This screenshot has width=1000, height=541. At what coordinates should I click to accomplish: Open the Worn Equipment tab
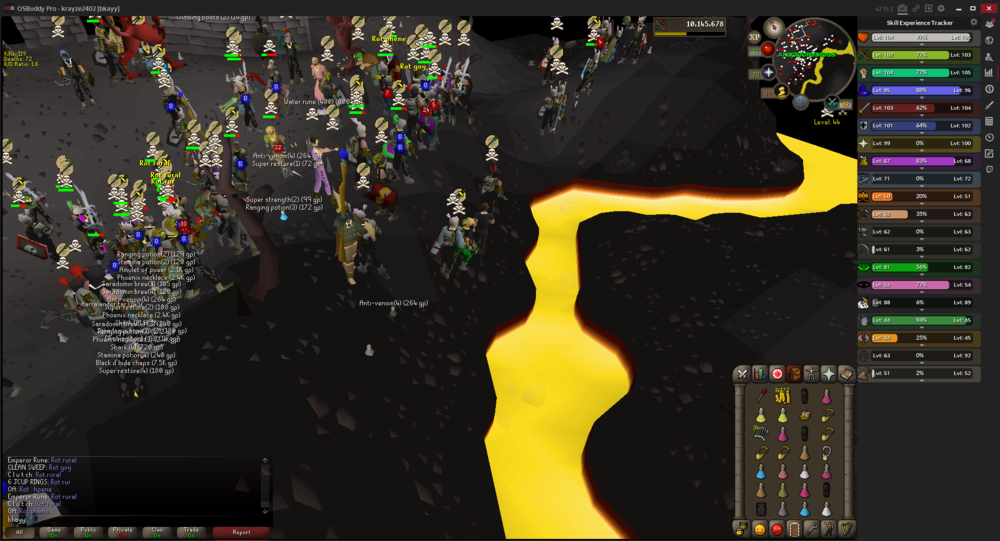[811, 374]
